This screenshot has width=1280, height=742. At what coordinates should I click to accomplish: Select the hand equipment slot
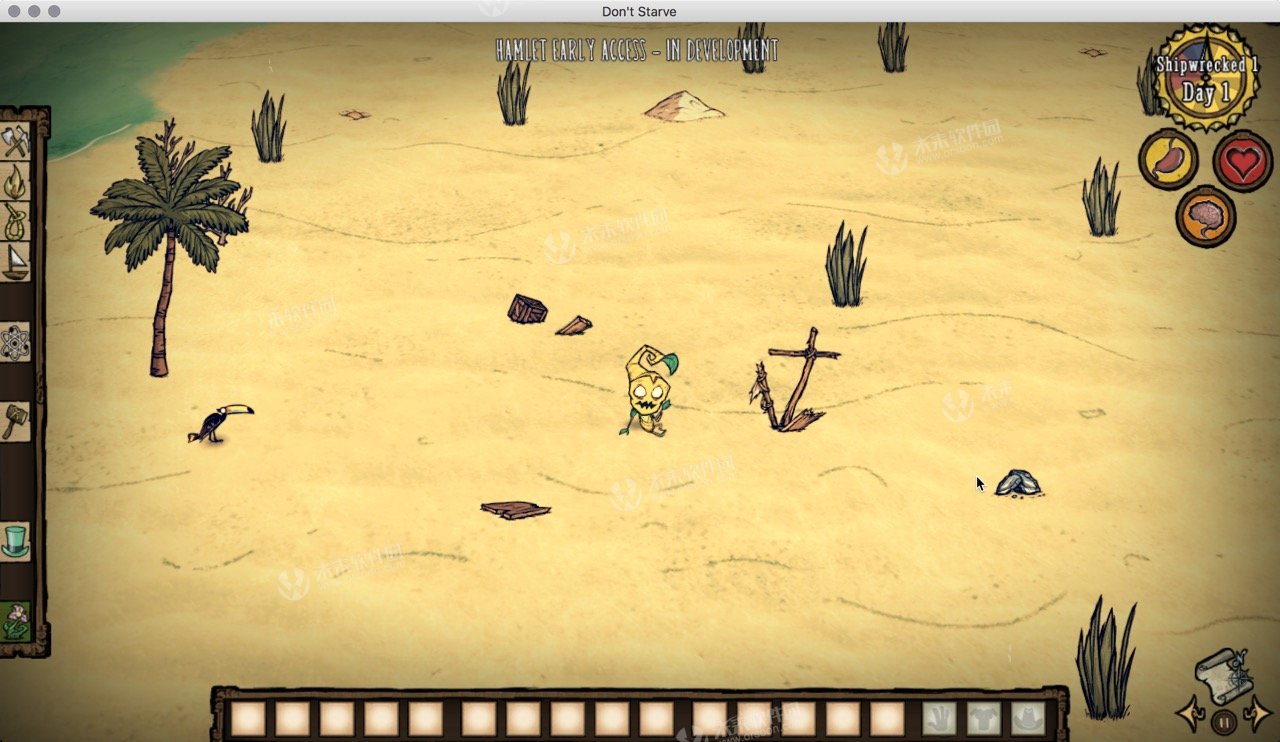point(939,718)
